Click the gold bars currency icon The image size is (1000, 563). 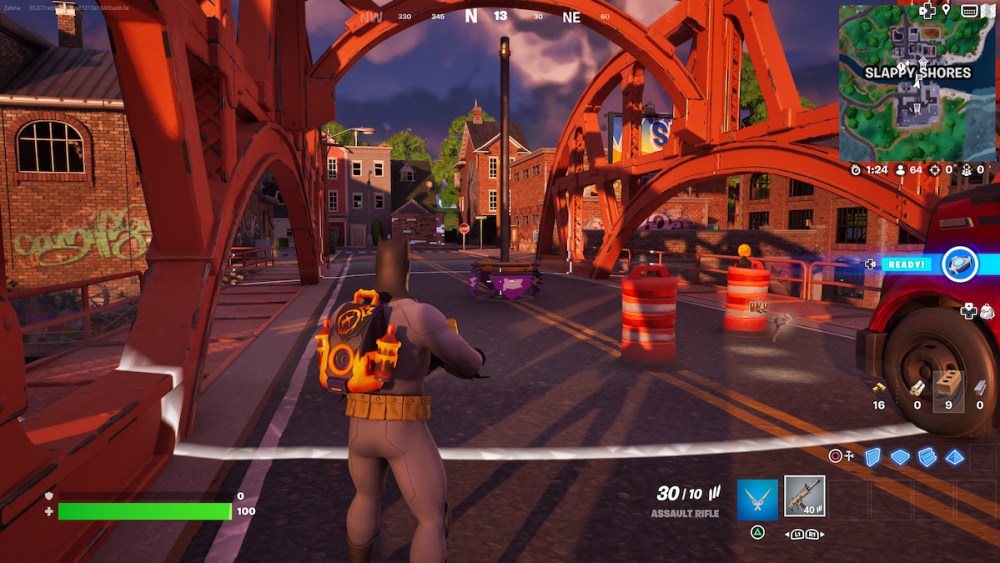click(878, 388)
